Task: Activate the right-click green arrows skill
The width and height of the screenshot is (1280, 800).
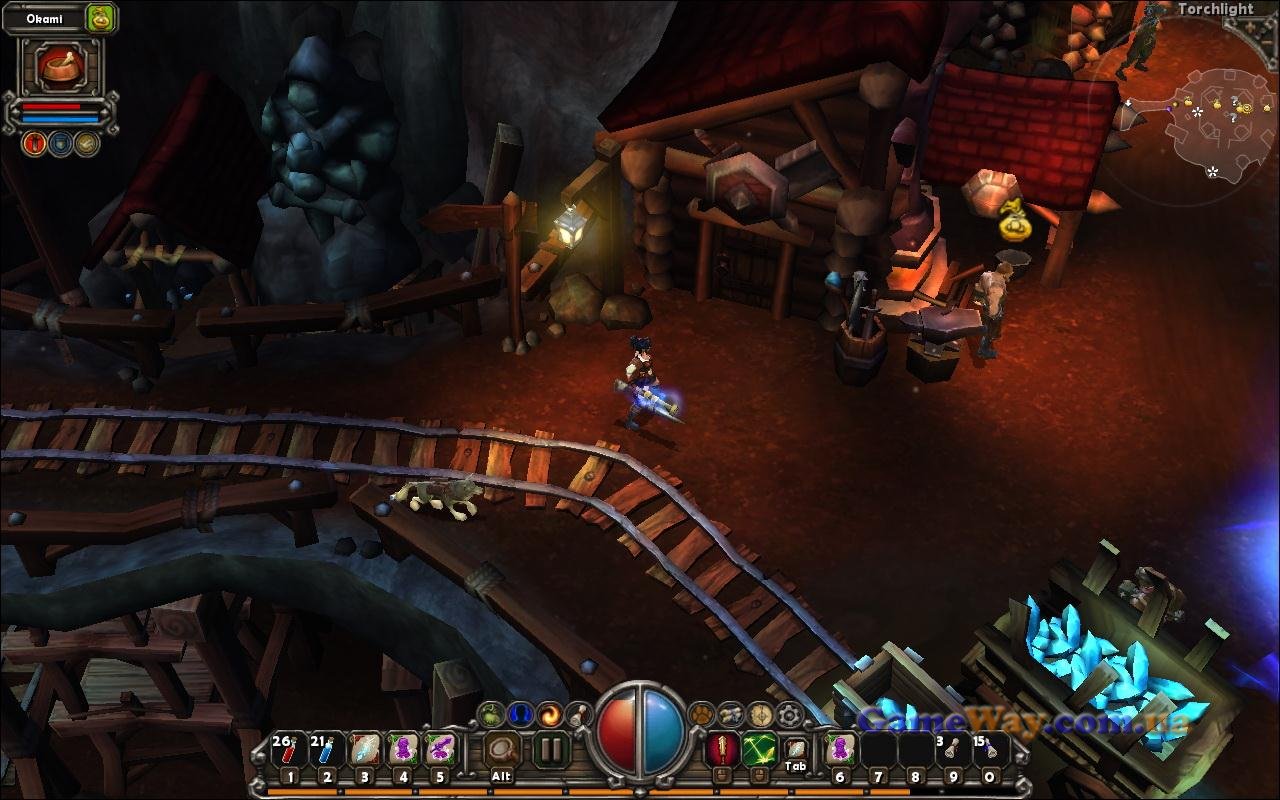Action: pos(759,748)
